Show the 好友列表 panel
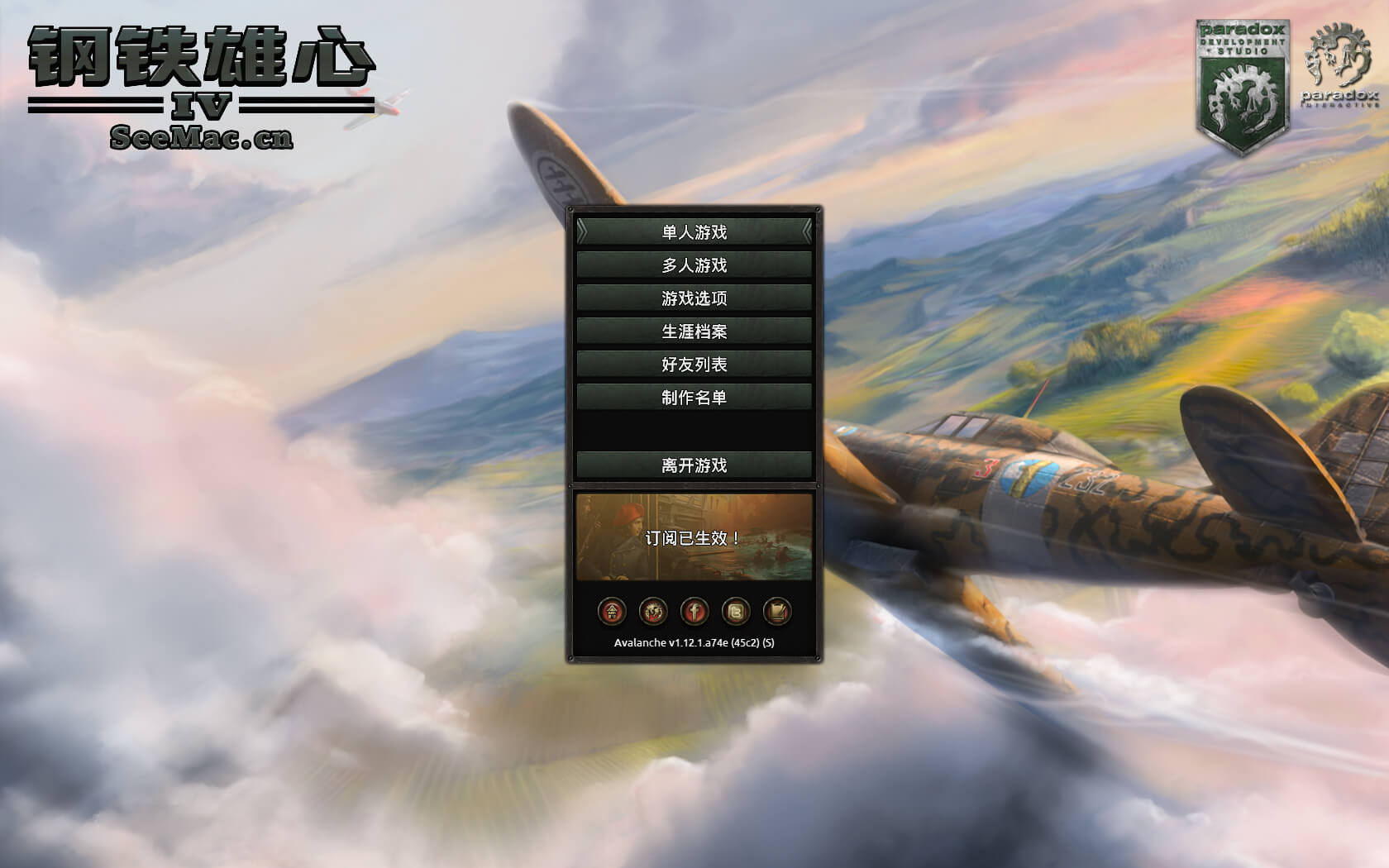The width and height of the screenshot is (1389, 868). coord(694,363)
